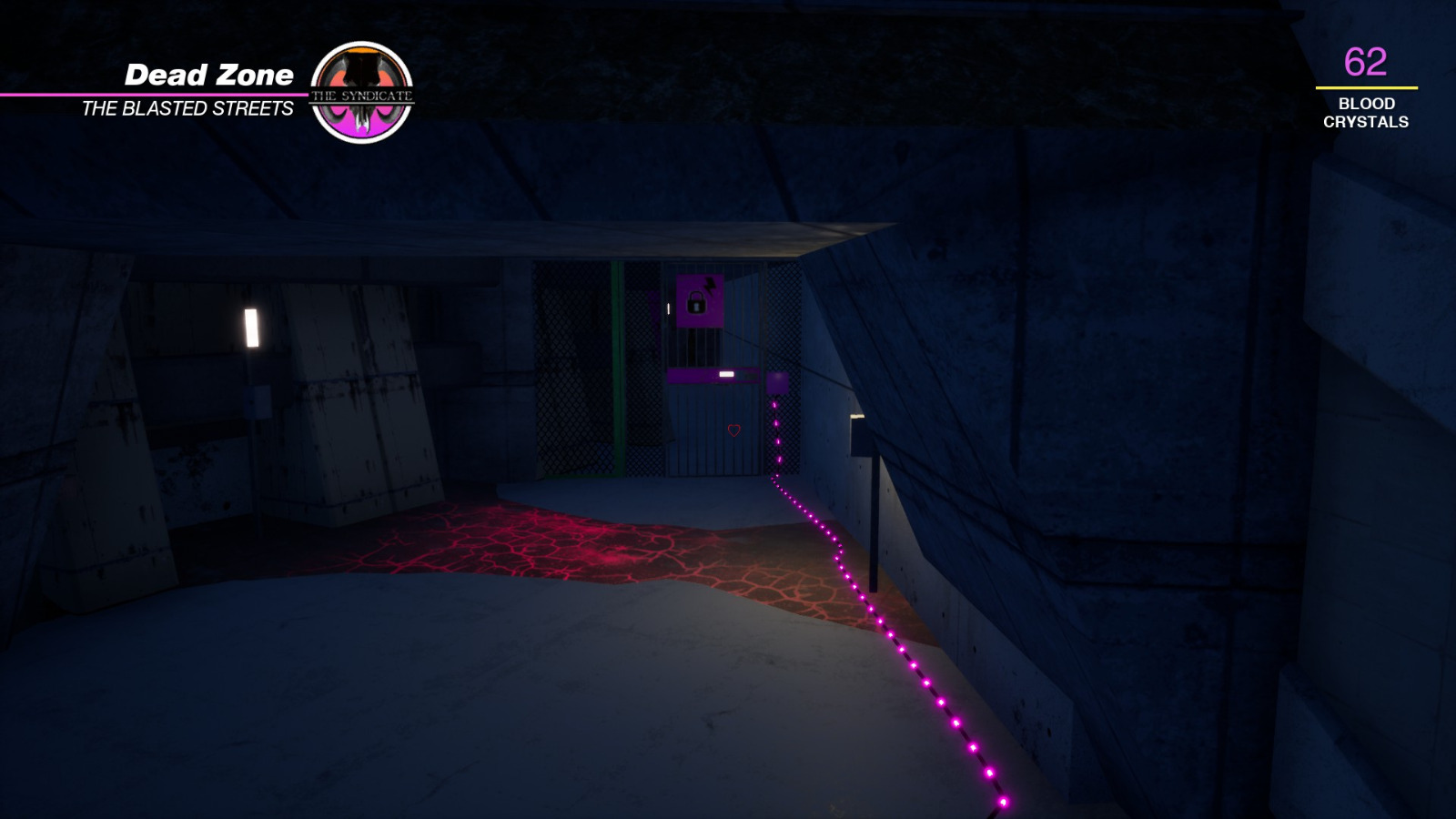1456x819 pixels.
Task: Click the lightning bolt on the warning sign
Action: [x=709, y=285]
